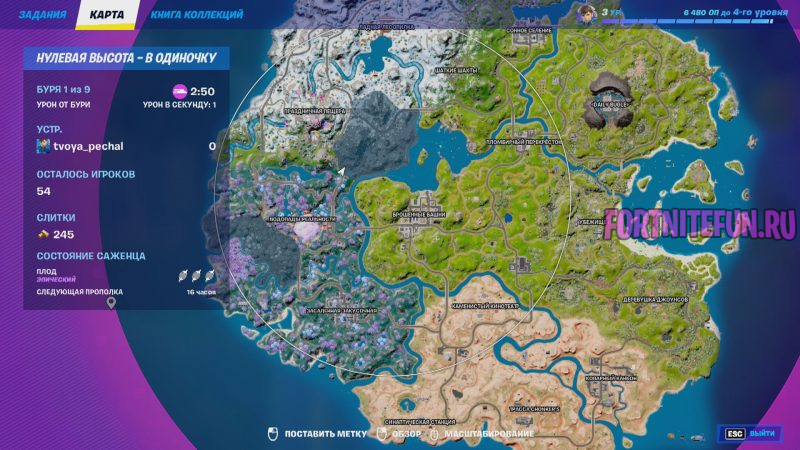
Task: Click the ВЫЙТИ exit button
Action: pyautogui.click(x=751, y=434)
